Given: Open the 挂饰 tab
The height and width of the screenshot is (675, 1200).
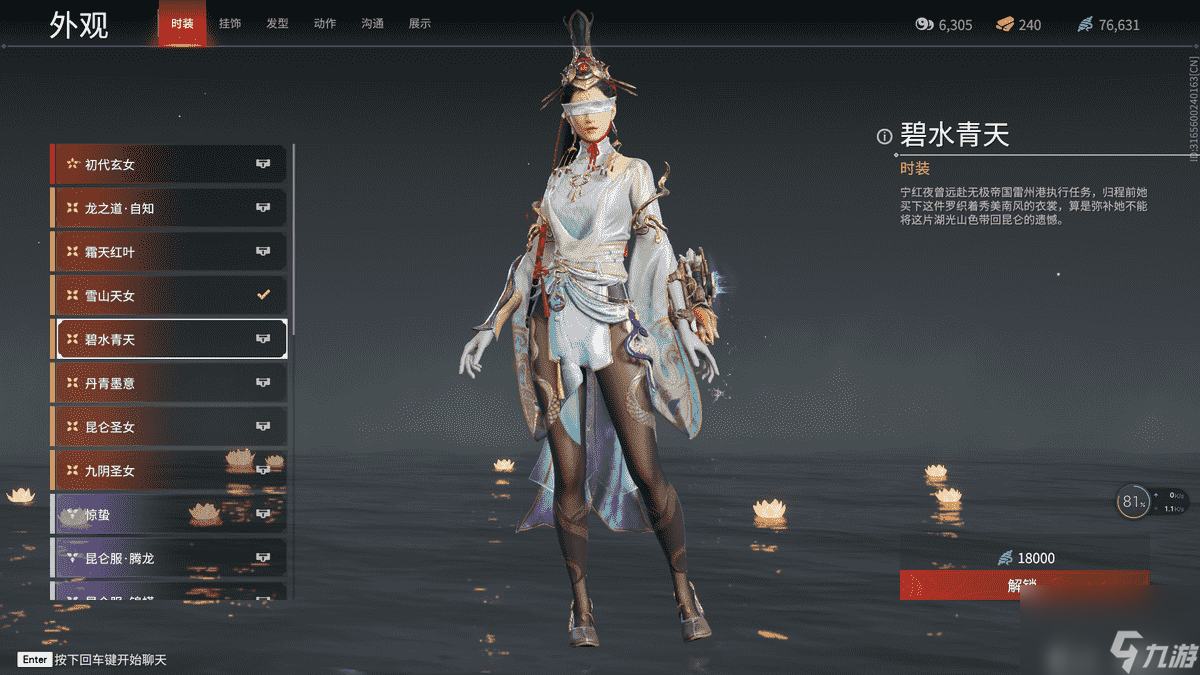Looking at the screenshot, I should pos(228,23).
